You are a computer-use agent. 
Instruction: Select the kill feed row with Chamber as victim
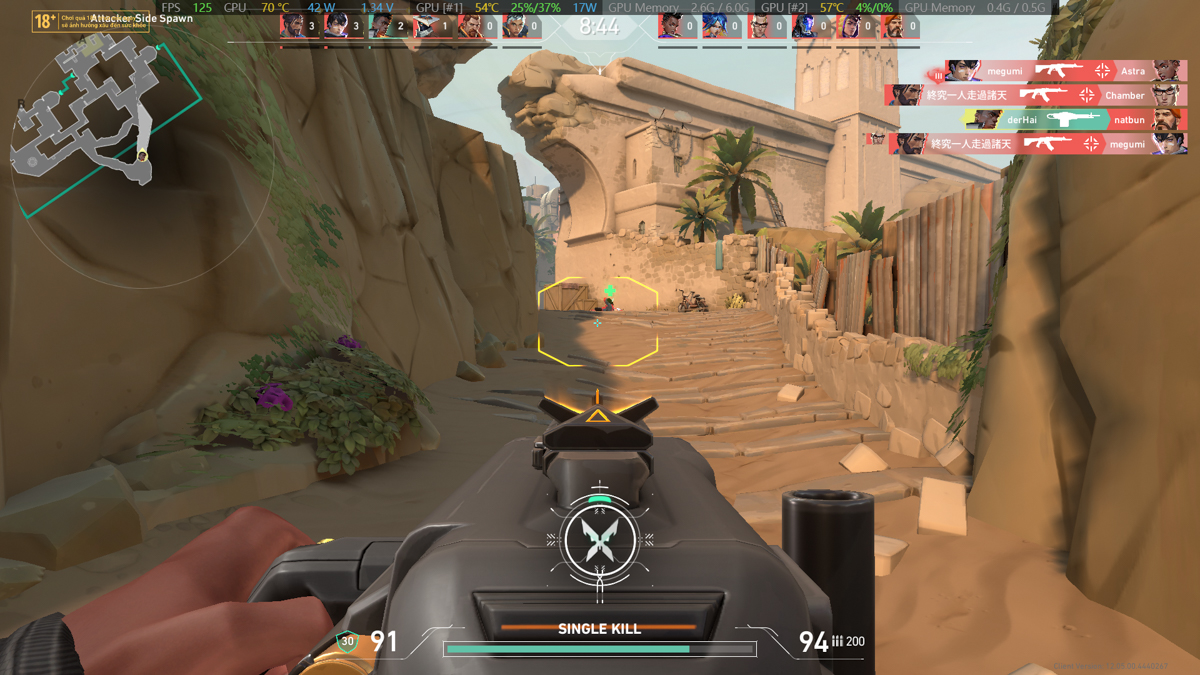click(x=1035, y=95)
